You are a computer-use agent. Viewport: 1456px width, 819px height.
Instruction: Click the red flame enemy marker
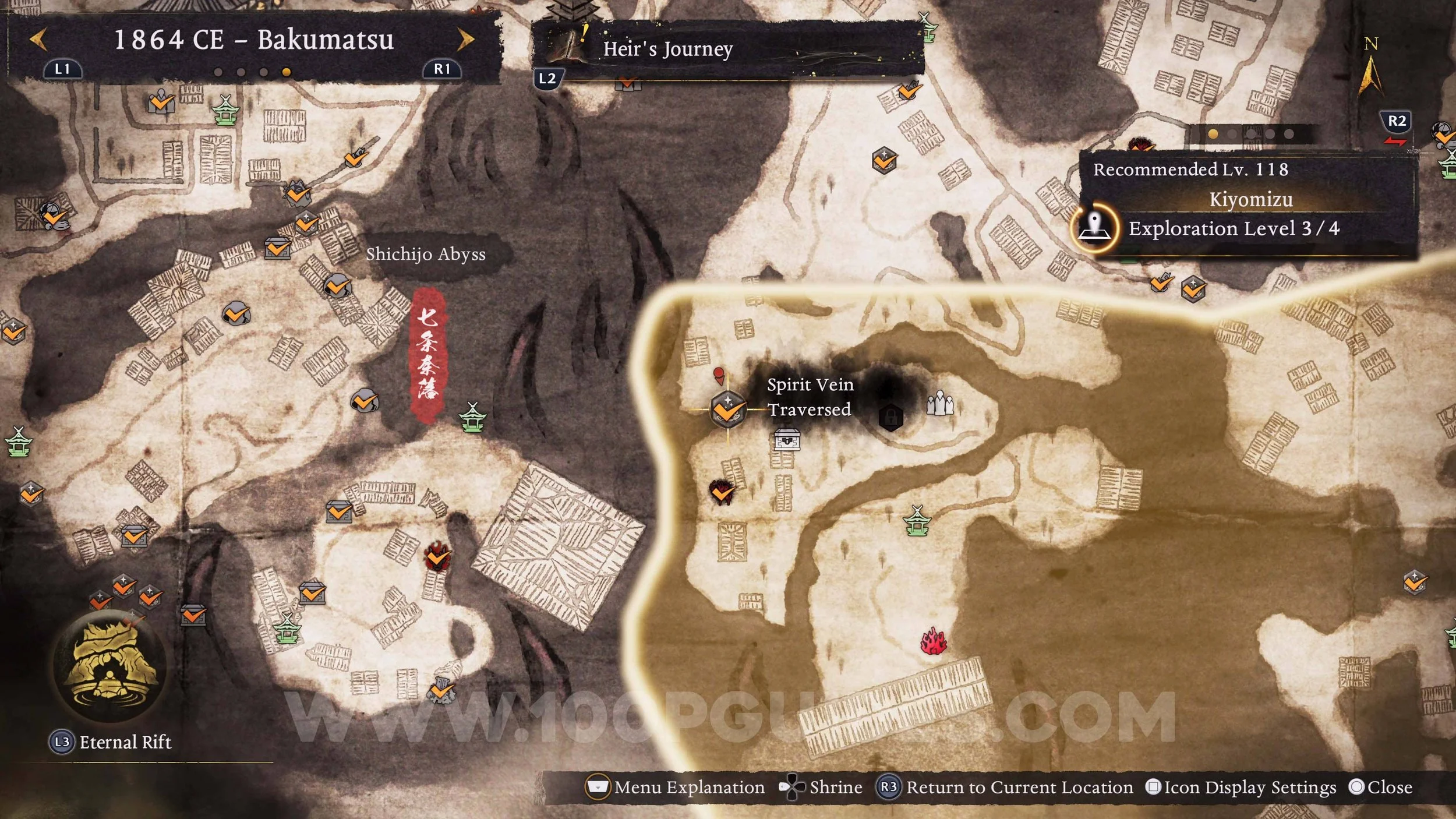click(934, 641)
